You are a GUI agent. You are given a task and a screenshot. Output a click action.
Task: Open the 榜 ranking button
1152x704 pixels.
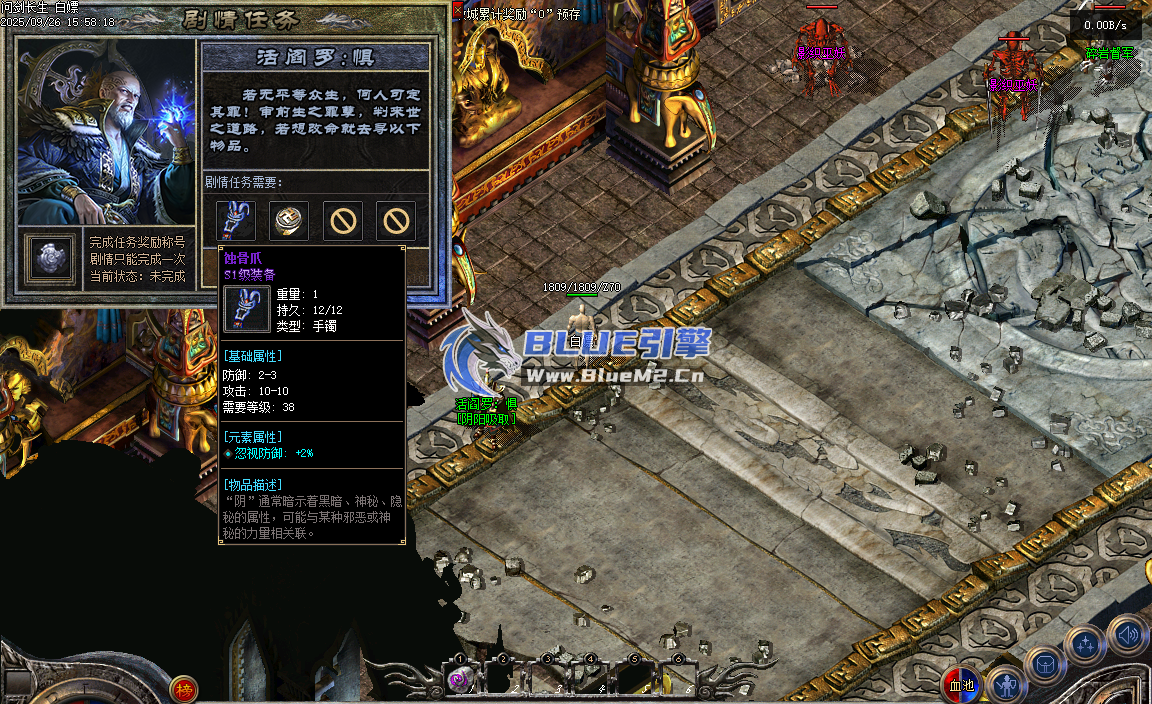pos(183,688)
